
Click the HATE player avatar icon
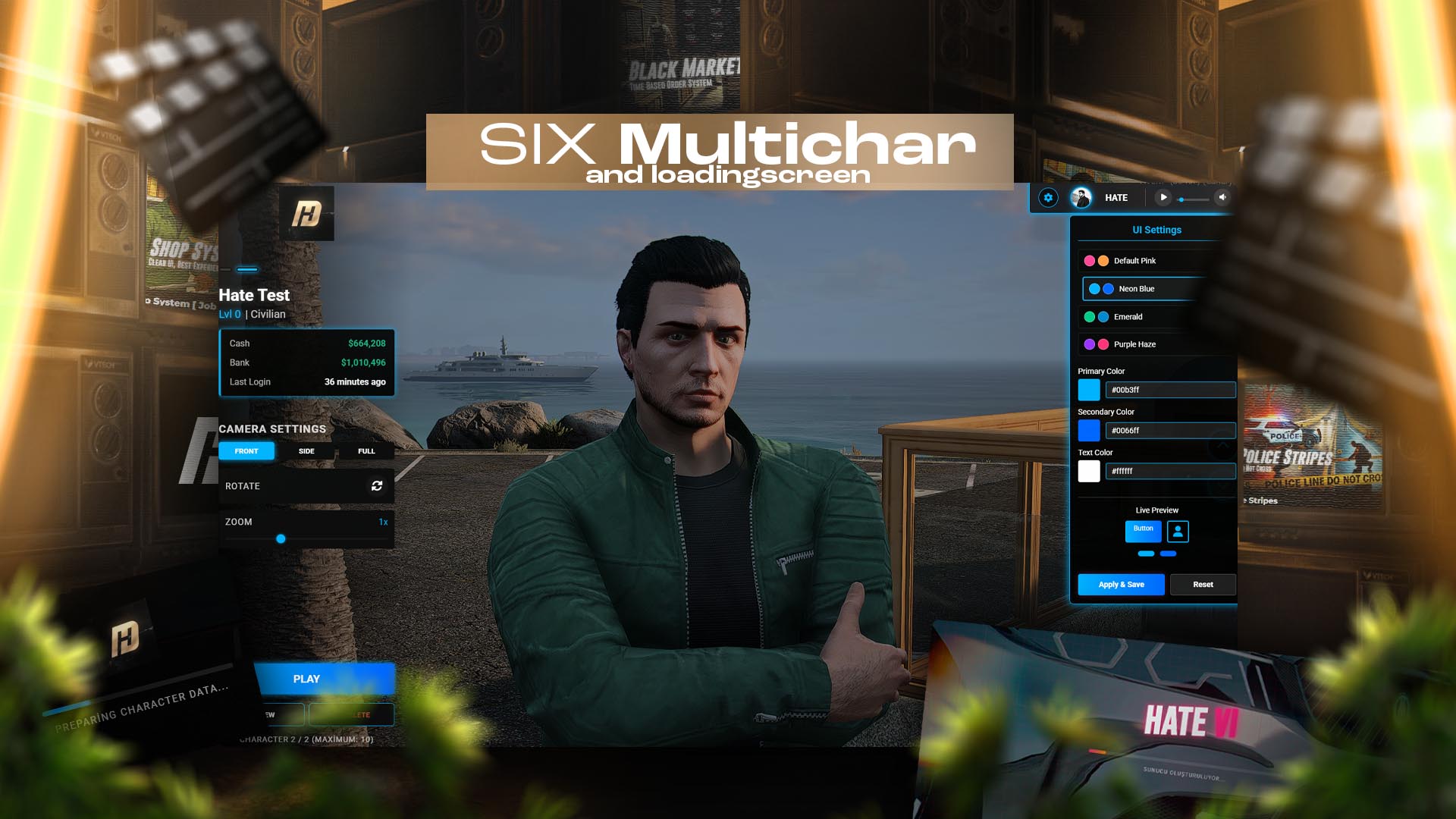click(x=1080, y=197)
